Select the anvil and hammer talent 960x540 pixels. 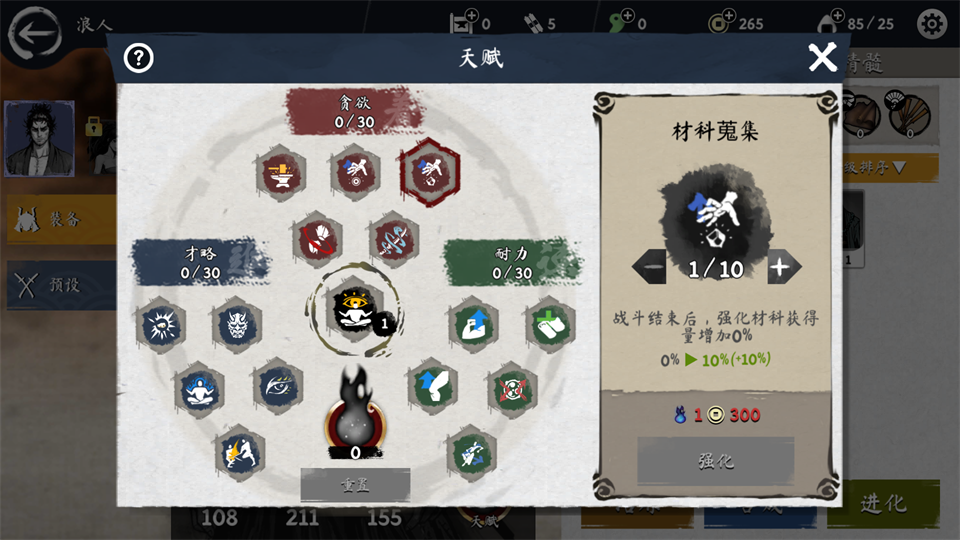(279, 172)
